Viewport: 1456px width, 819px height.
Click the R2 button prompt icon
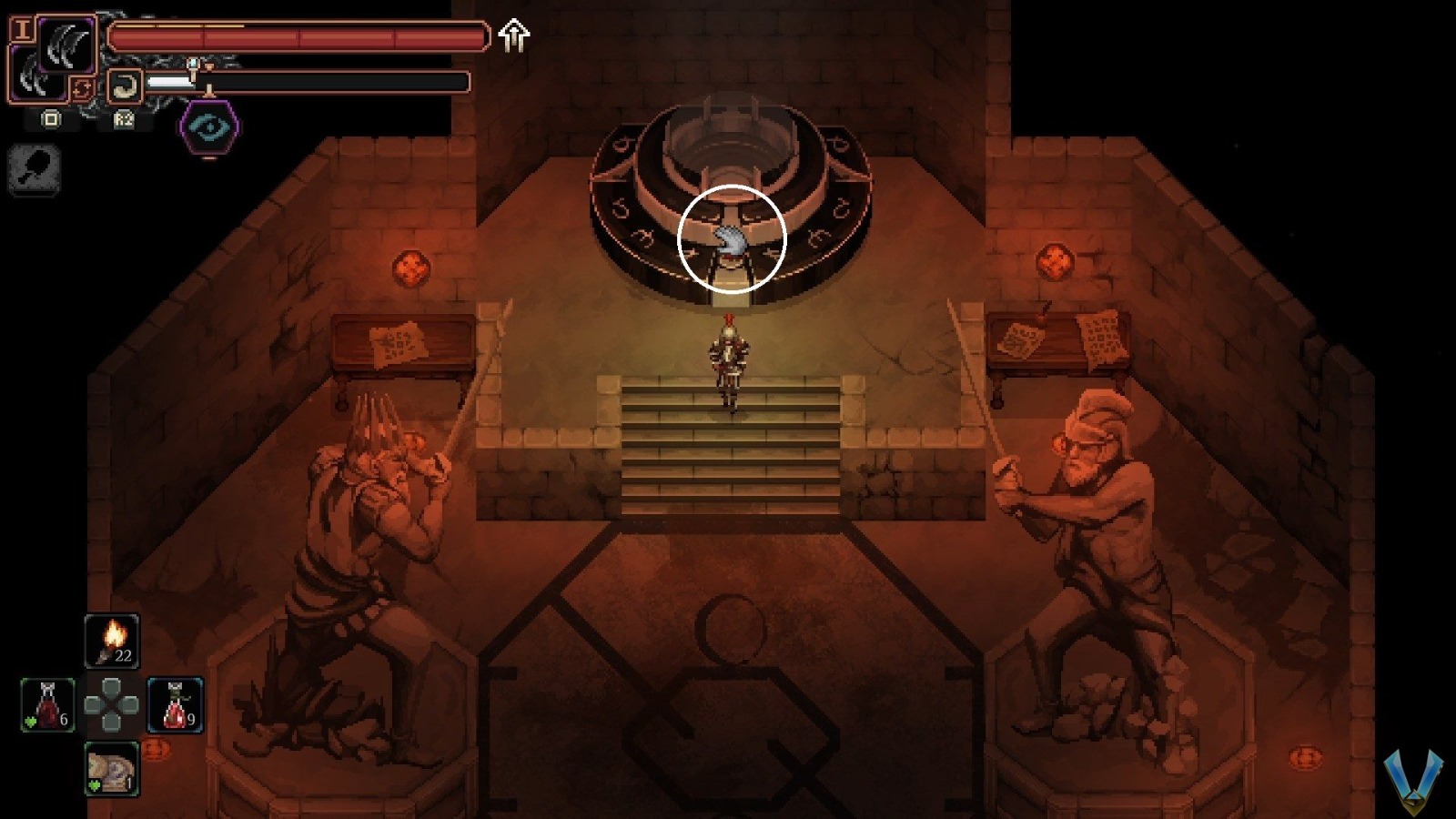[x=124, y=121]
